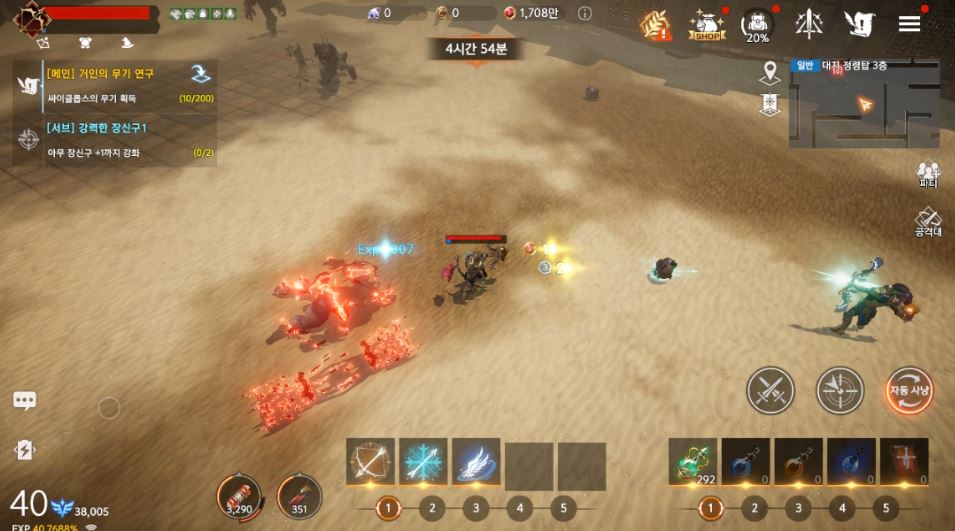Open the quest scroll icon in top bar
The image size is (955, 531).
click(858, 24)
